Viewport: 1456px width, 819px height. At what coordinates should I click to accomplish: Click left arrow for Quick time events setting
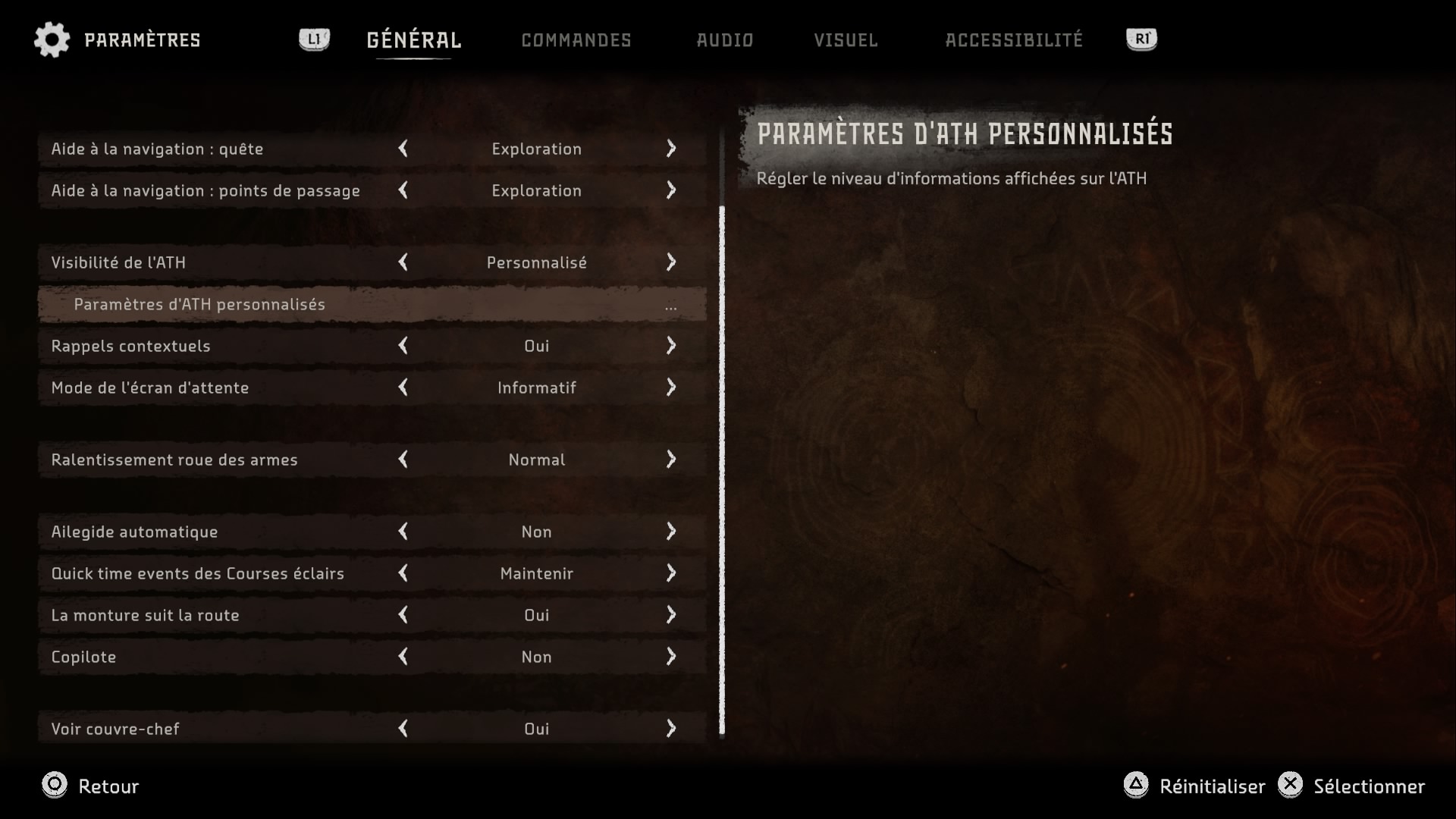[x=403, y=573]
